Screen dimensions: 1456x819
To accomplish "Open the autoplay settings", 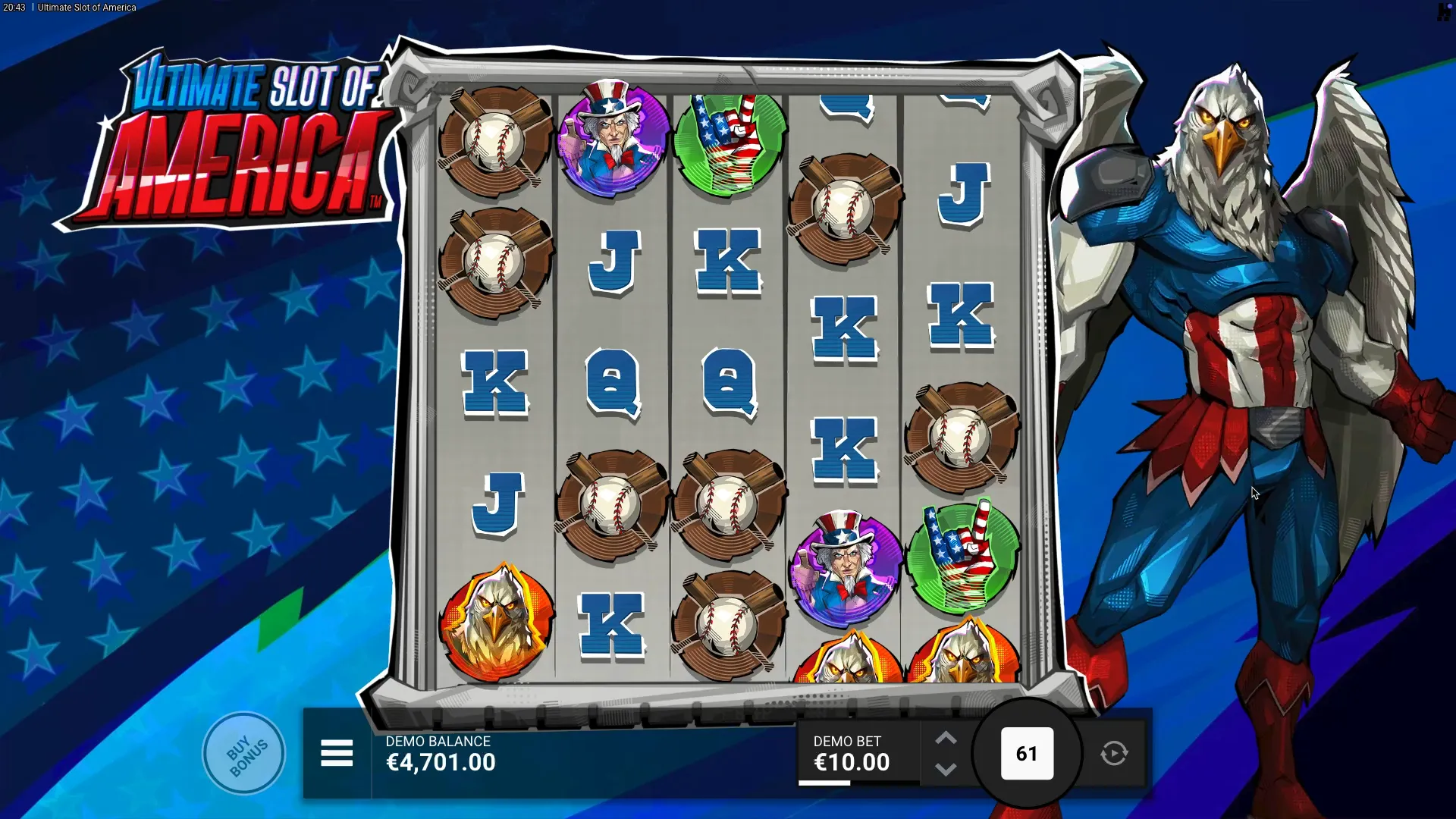I will tap(1114, 754).
